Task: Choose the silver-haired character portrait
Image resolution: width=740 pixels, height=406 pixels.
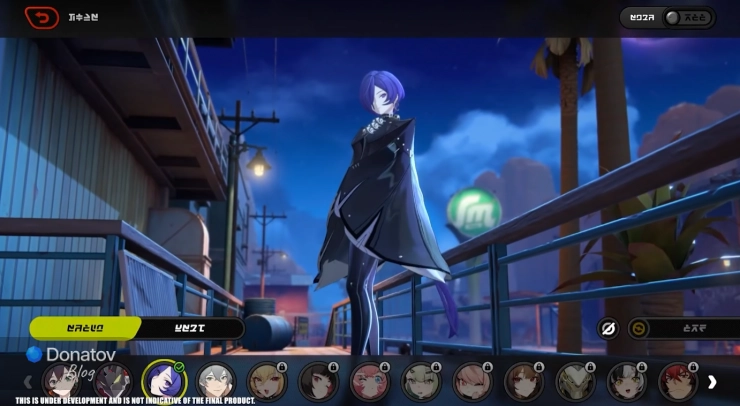Action: click(x=214, y=381)
